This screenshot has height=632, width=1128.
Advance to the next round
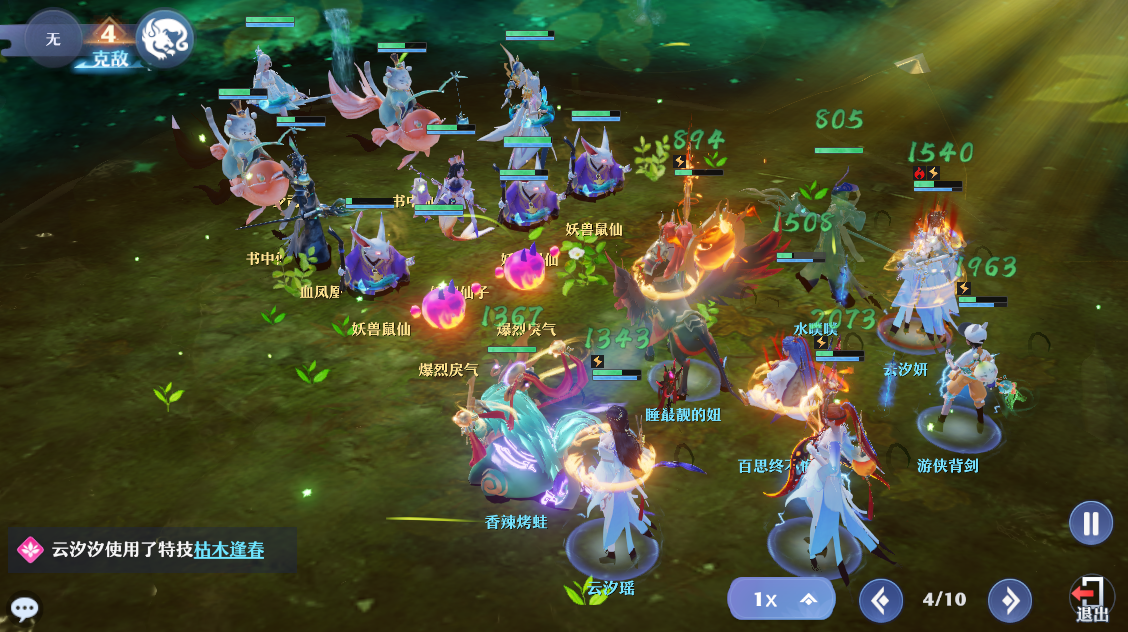coord(1009,600)
